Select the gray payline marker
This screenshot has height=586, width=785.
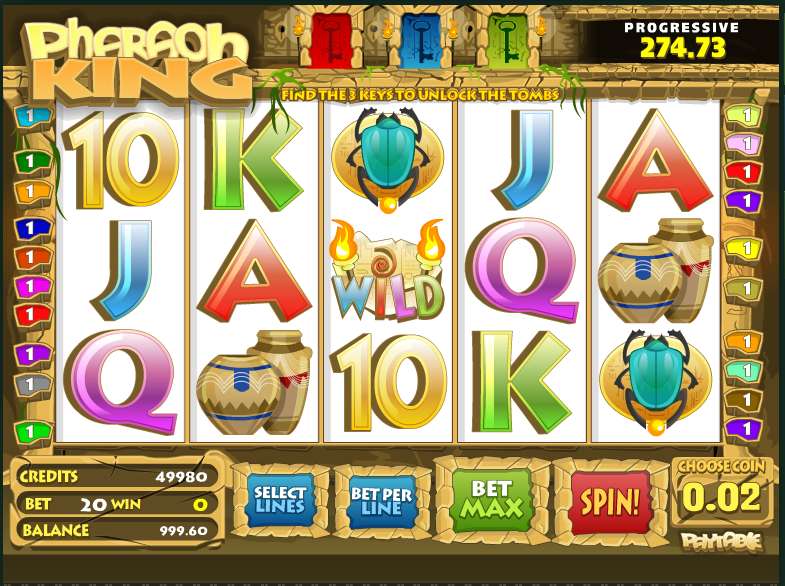coord(31,383)
